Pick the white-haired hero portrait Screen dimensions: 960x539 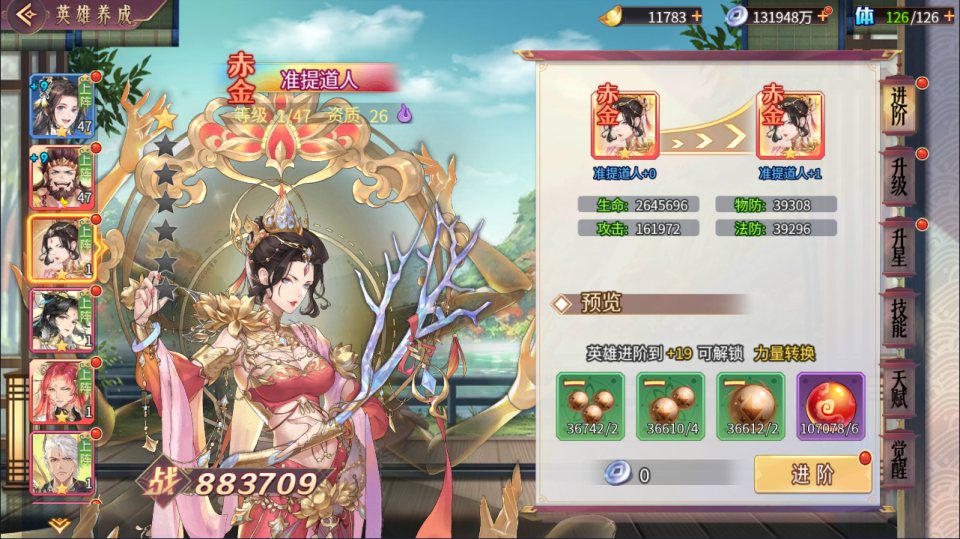point(62,462)
